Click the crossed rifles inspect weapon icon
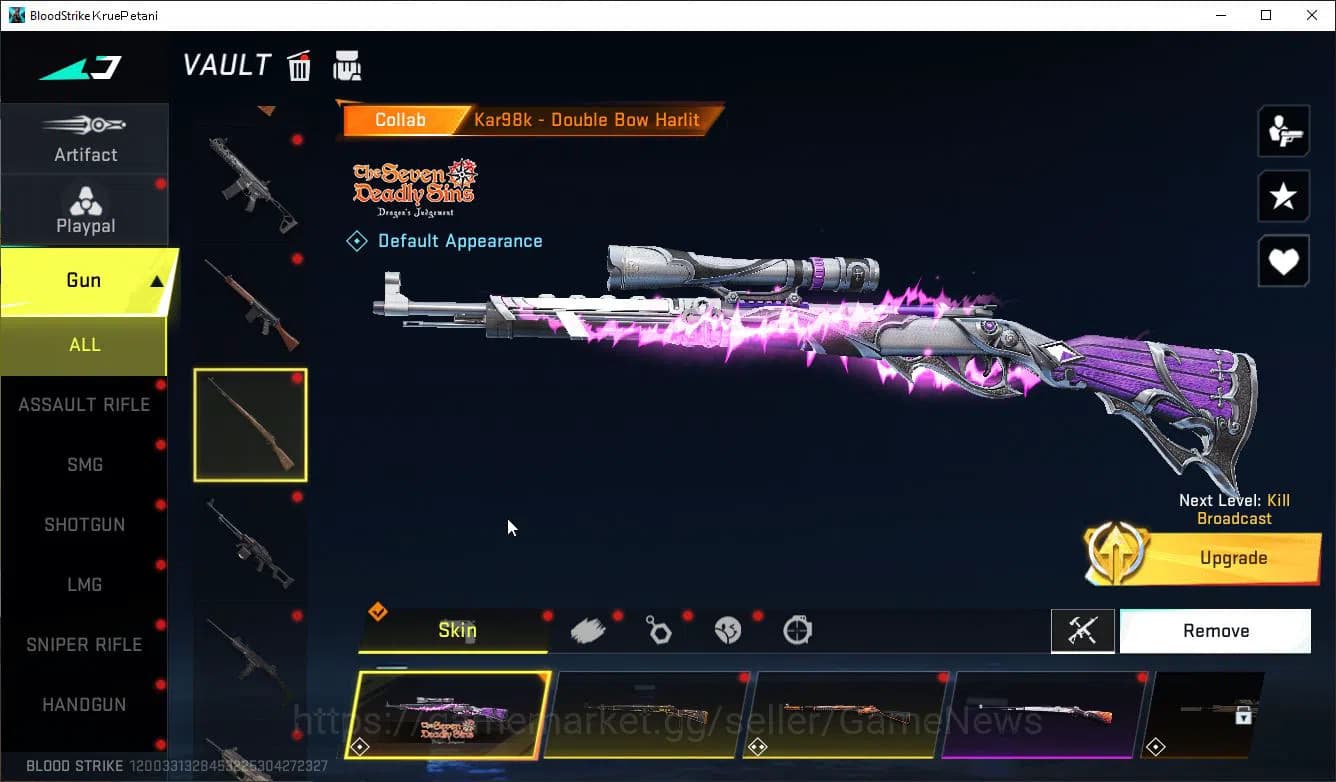The image size is (1336, 782). [x=1083, y=631]
